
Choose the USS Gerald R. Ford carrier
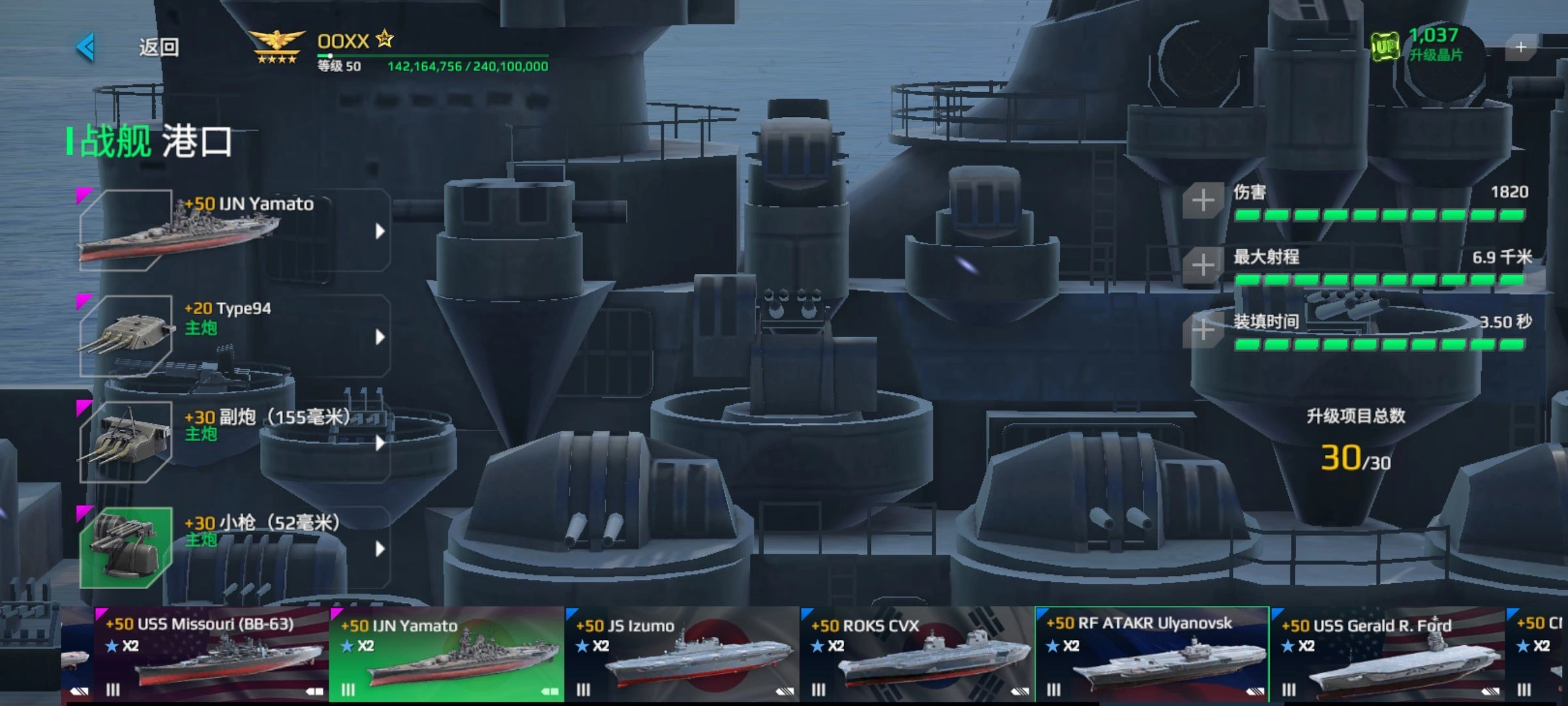point(1387,655)
